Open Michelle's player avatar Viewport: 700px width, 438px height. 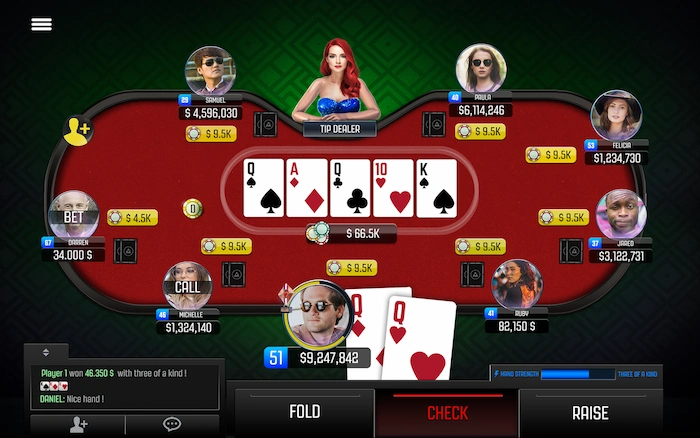point(188,286)
